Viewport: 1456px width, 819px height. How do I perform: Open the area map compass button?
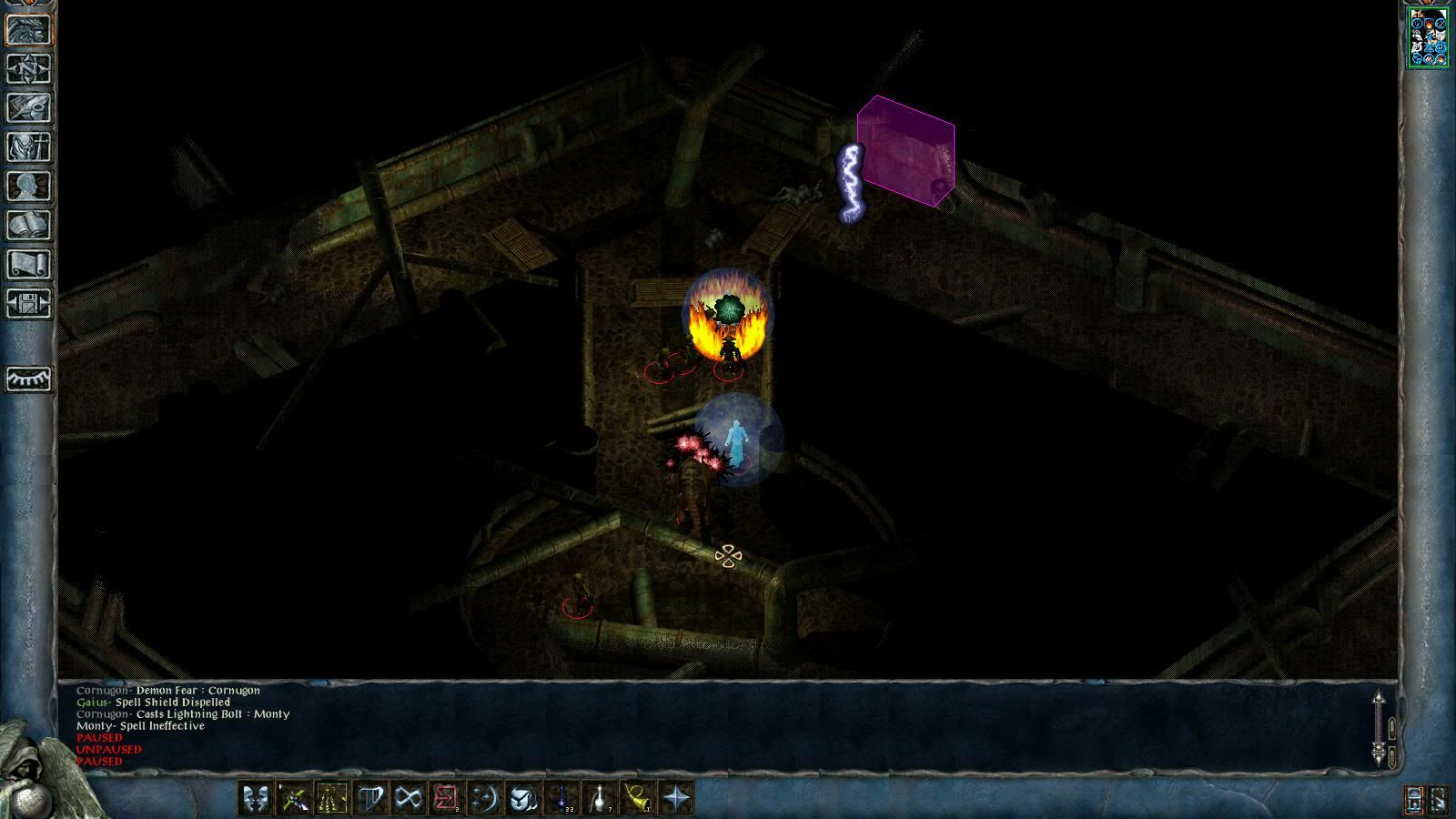pos(29,68)
